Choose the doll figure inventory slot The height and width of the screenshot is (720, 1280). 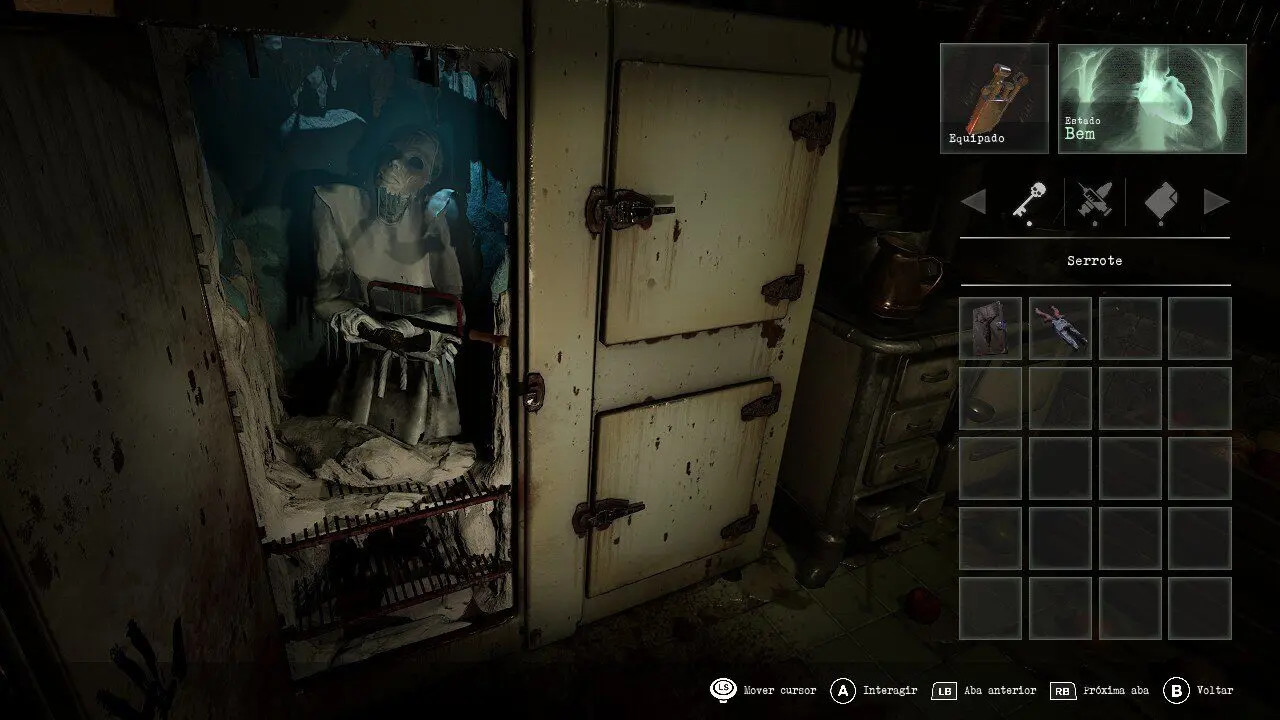pos(1060,328)
